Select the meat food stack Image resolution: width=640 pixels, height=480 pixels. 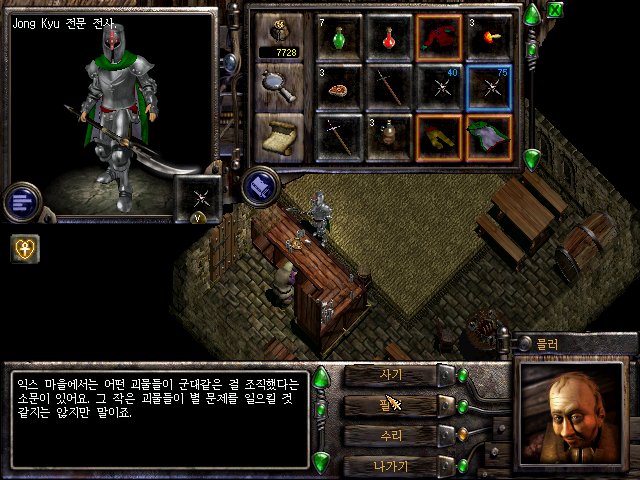[339, 88]
